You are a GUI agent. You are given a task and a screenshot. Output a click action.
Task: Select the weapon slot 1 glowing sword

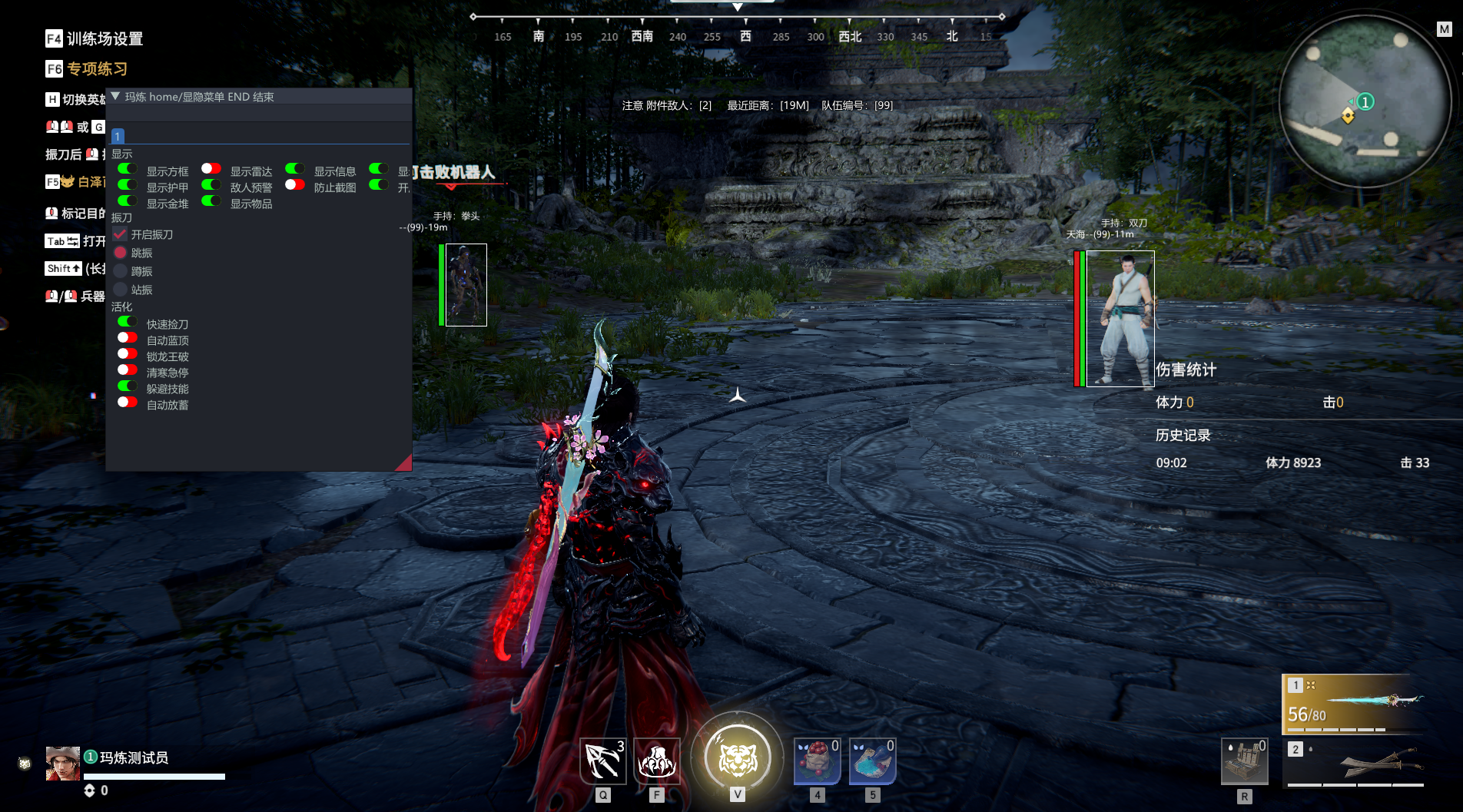(1354, 703)
